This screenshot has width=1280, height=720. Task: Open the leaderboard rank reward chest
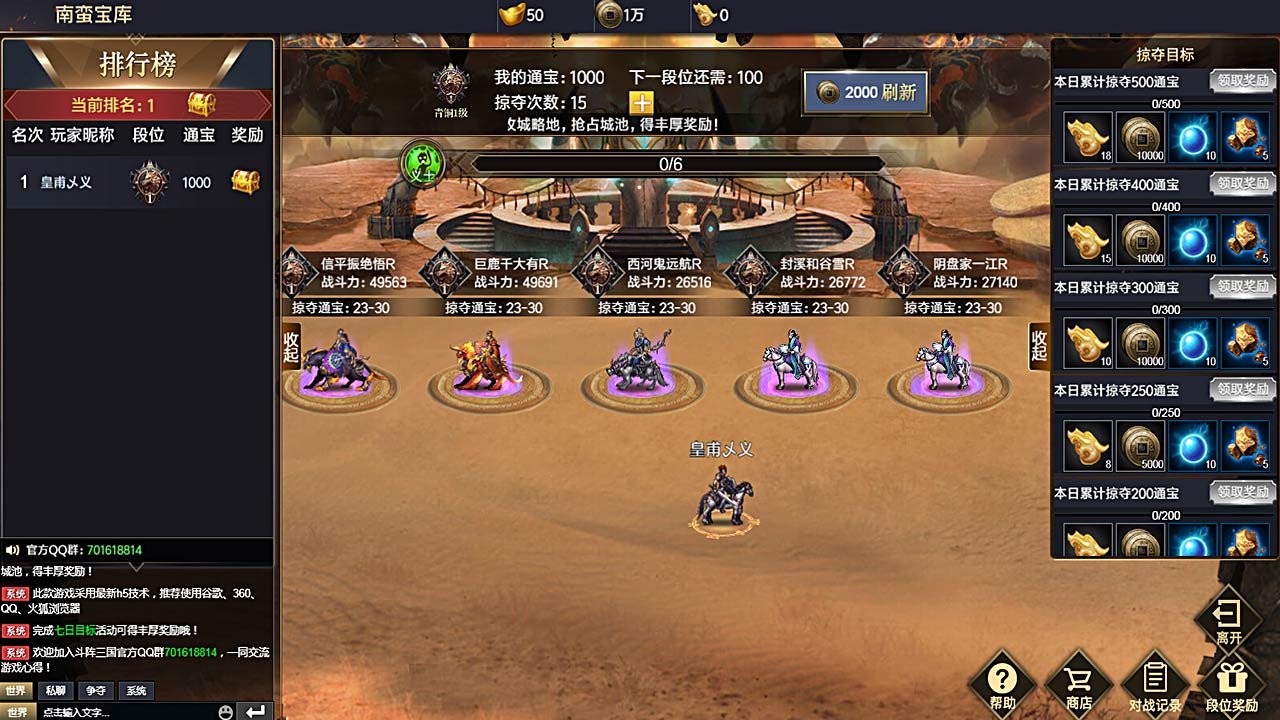203,104
